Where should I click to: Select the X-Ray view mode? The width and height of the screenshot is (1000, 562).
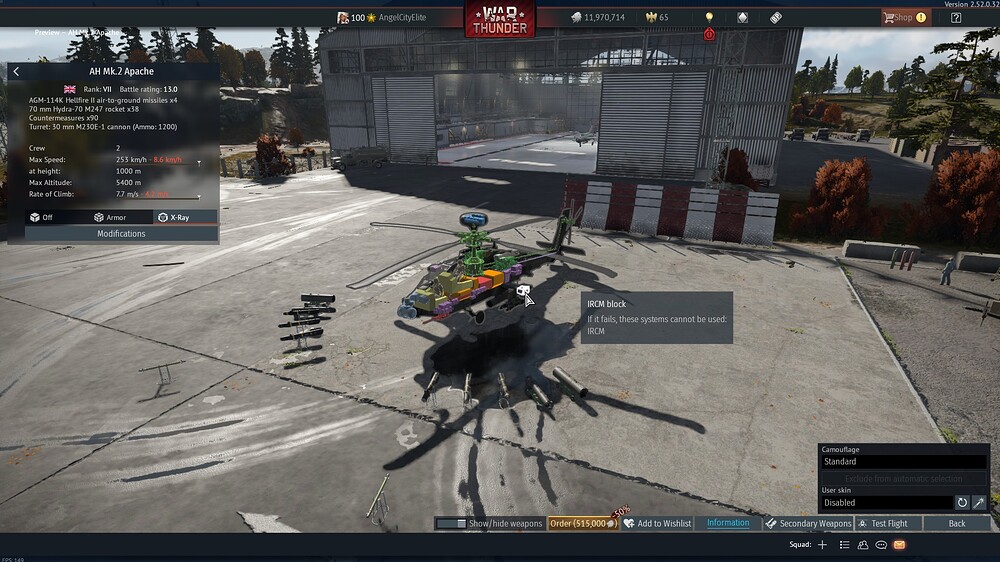tap(175, 217)
